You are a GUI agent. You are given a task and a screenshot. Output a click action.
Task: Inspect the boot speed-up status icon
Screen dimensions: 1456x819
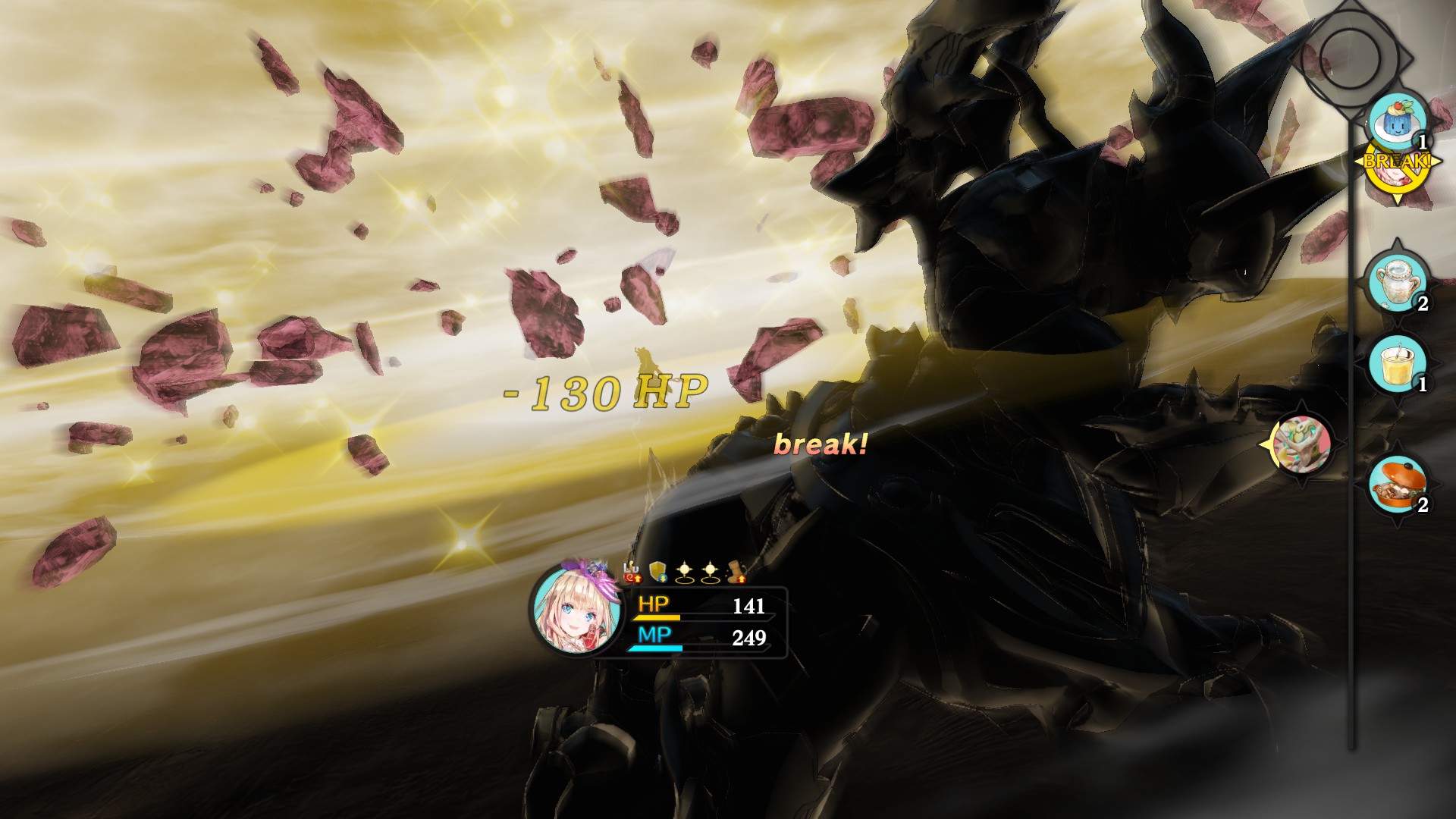pos(737,573)
